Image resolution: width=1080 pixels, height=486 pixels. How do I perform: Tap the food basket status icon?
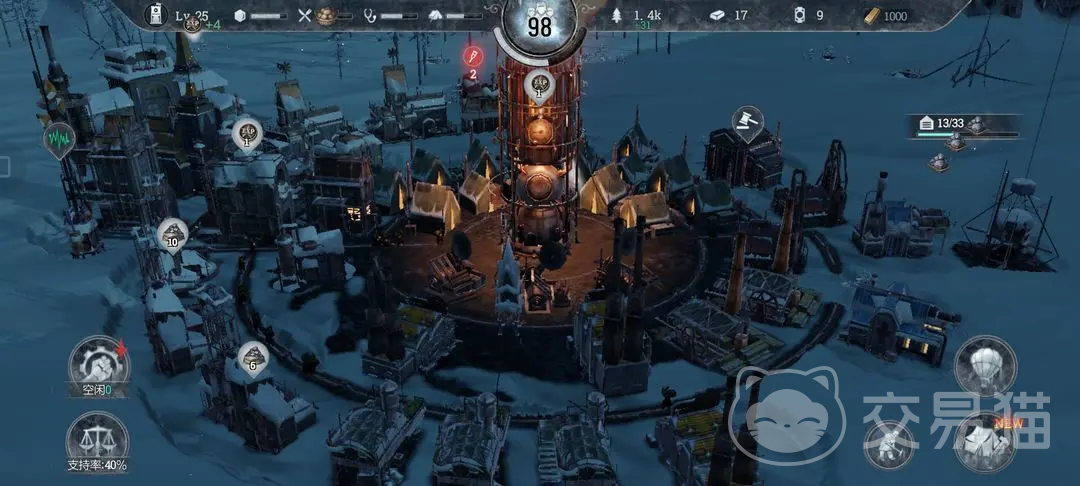coord(326,16)
